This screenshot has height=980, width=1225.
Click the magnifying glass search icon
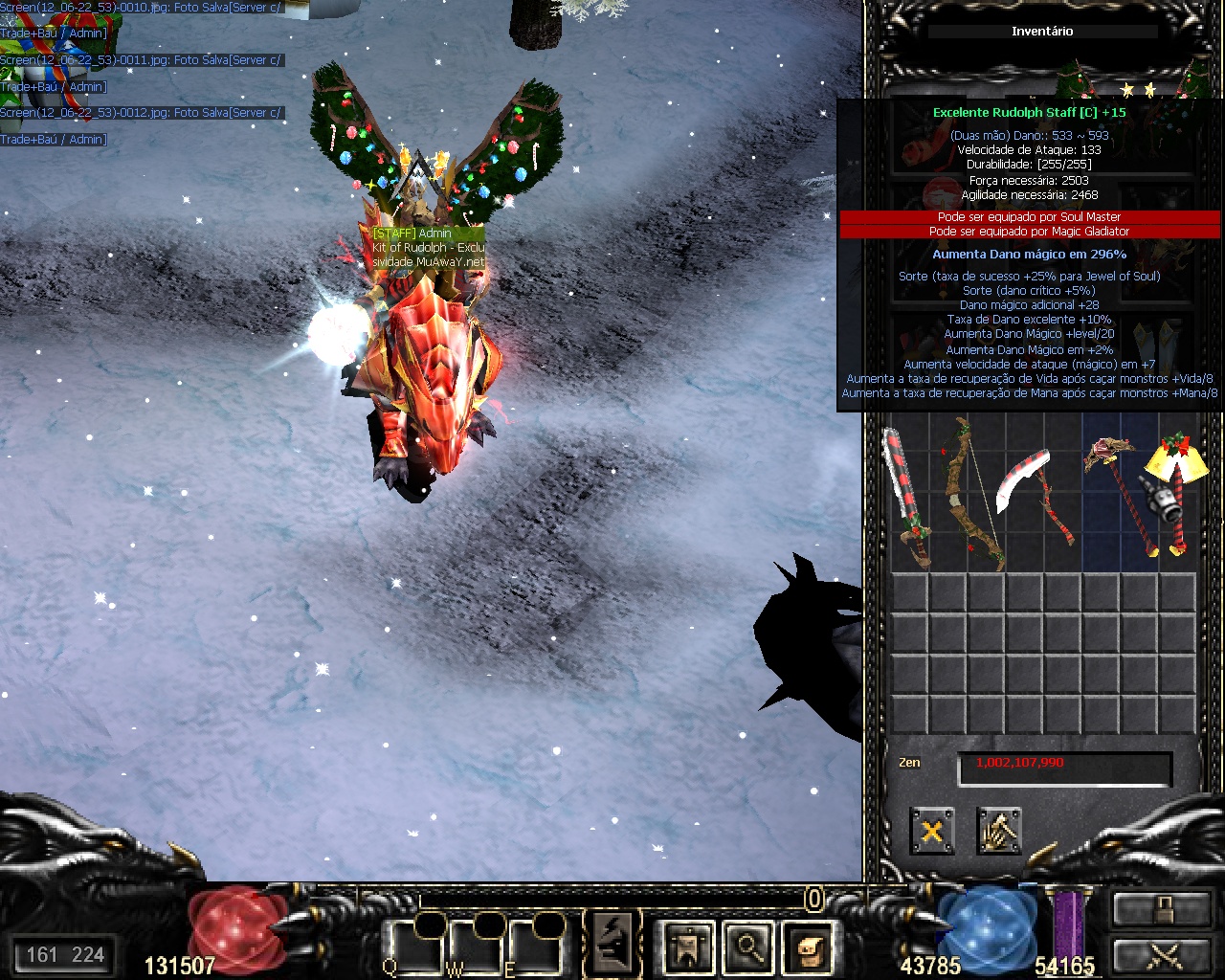[x=747, y=947]
